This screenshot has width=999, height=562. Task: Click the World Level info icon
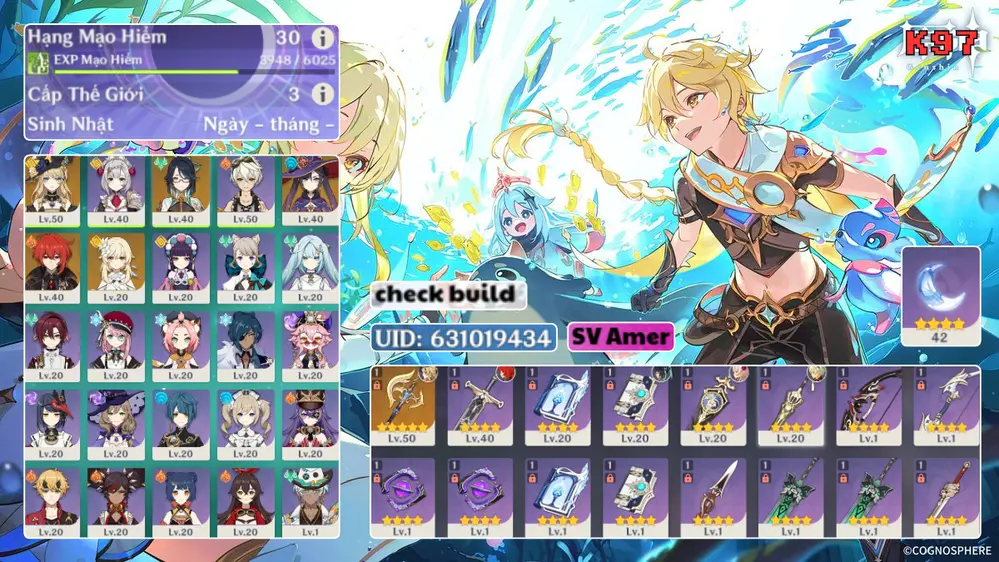[x=321, y=94]
